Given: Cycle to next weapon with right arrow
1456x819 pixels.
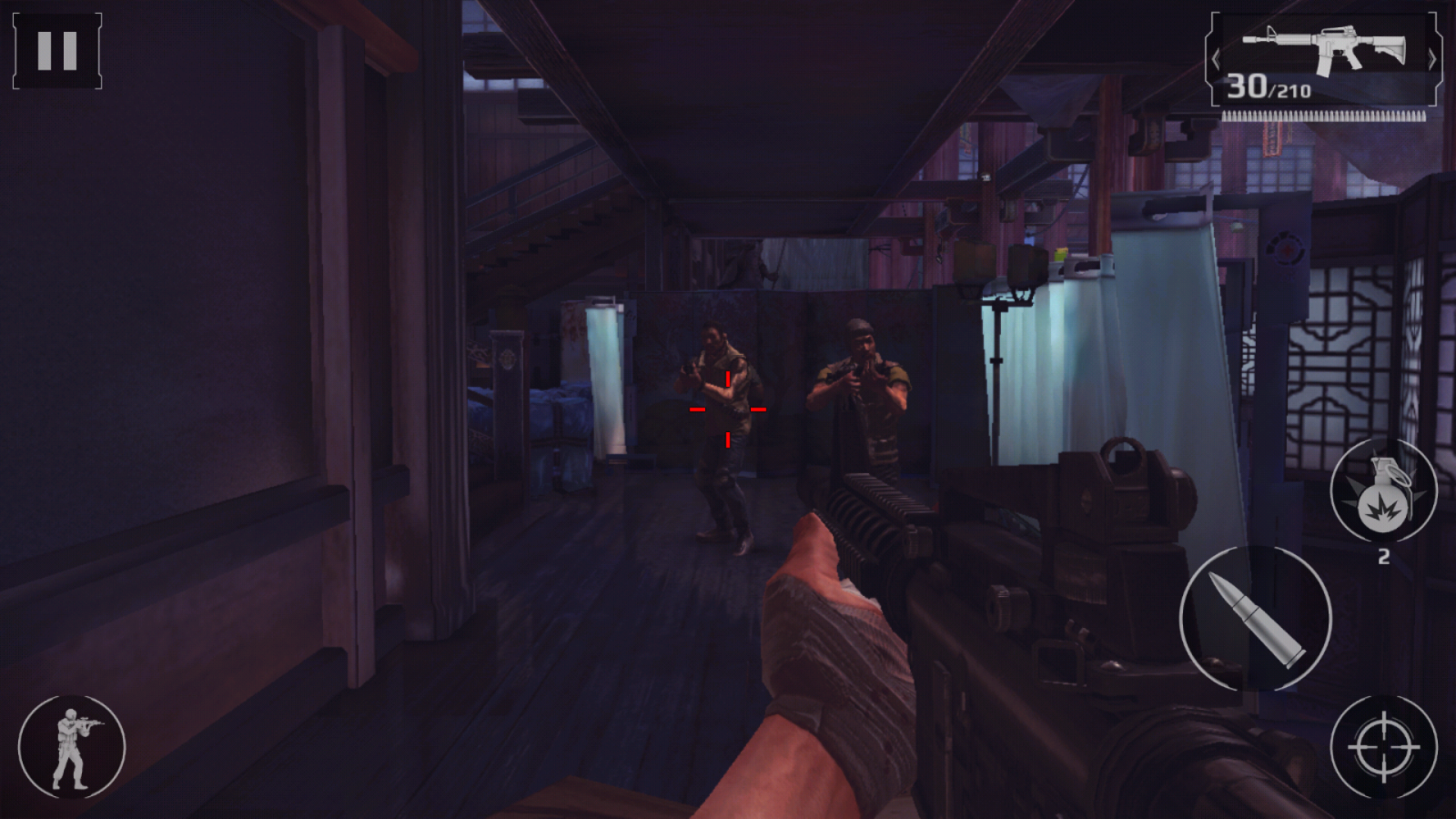Looking at the screenshot, I should [1431, 60].
